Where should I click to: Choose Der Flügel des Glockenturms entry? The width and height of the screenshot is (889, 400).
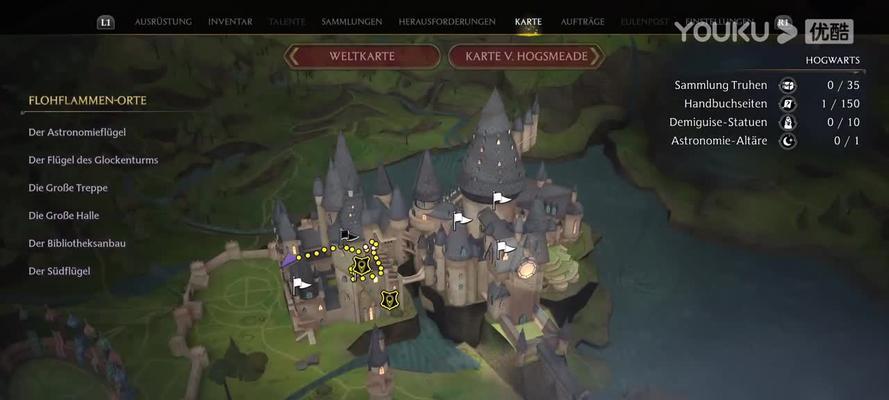94,160
